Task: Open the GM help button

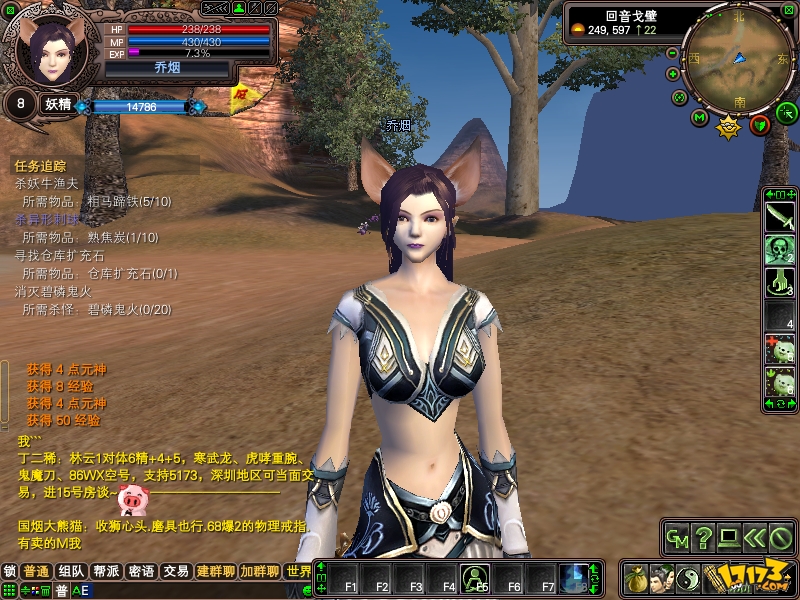Action: click(677, 539)
